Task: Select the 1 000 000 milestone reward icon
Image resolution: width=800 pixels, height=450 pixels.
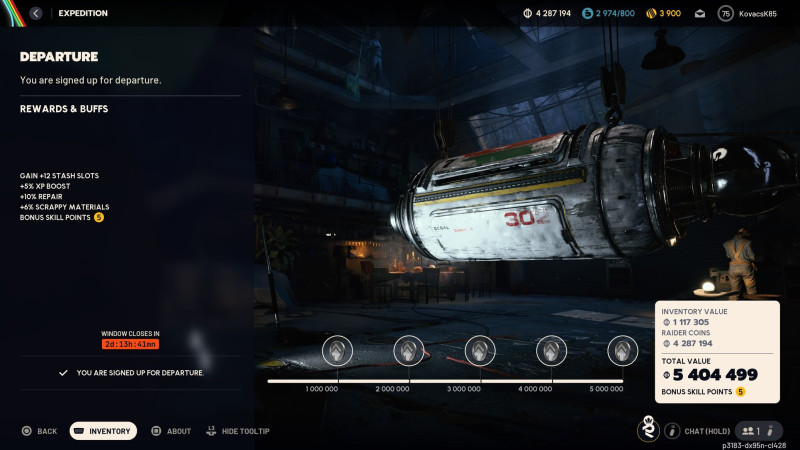Action: [x=338, y=350]
